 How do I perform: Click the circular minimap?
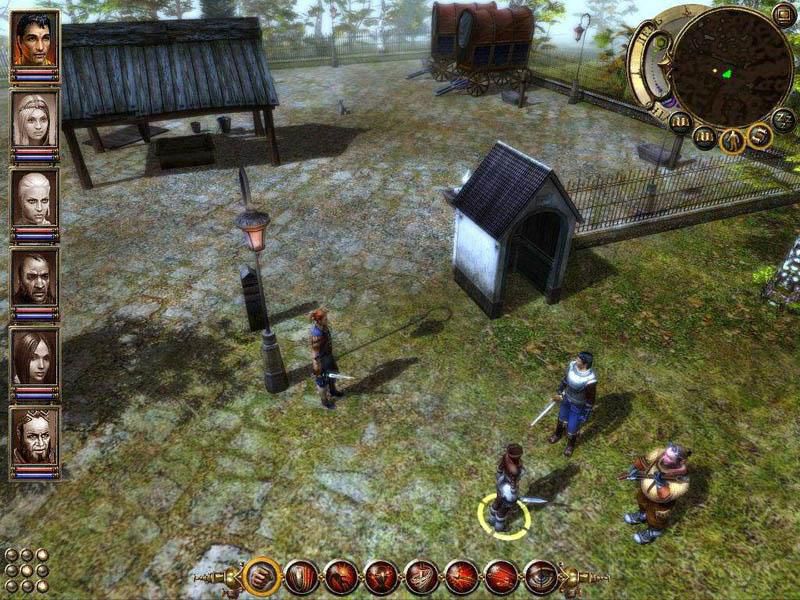click(x=733, y=65)
